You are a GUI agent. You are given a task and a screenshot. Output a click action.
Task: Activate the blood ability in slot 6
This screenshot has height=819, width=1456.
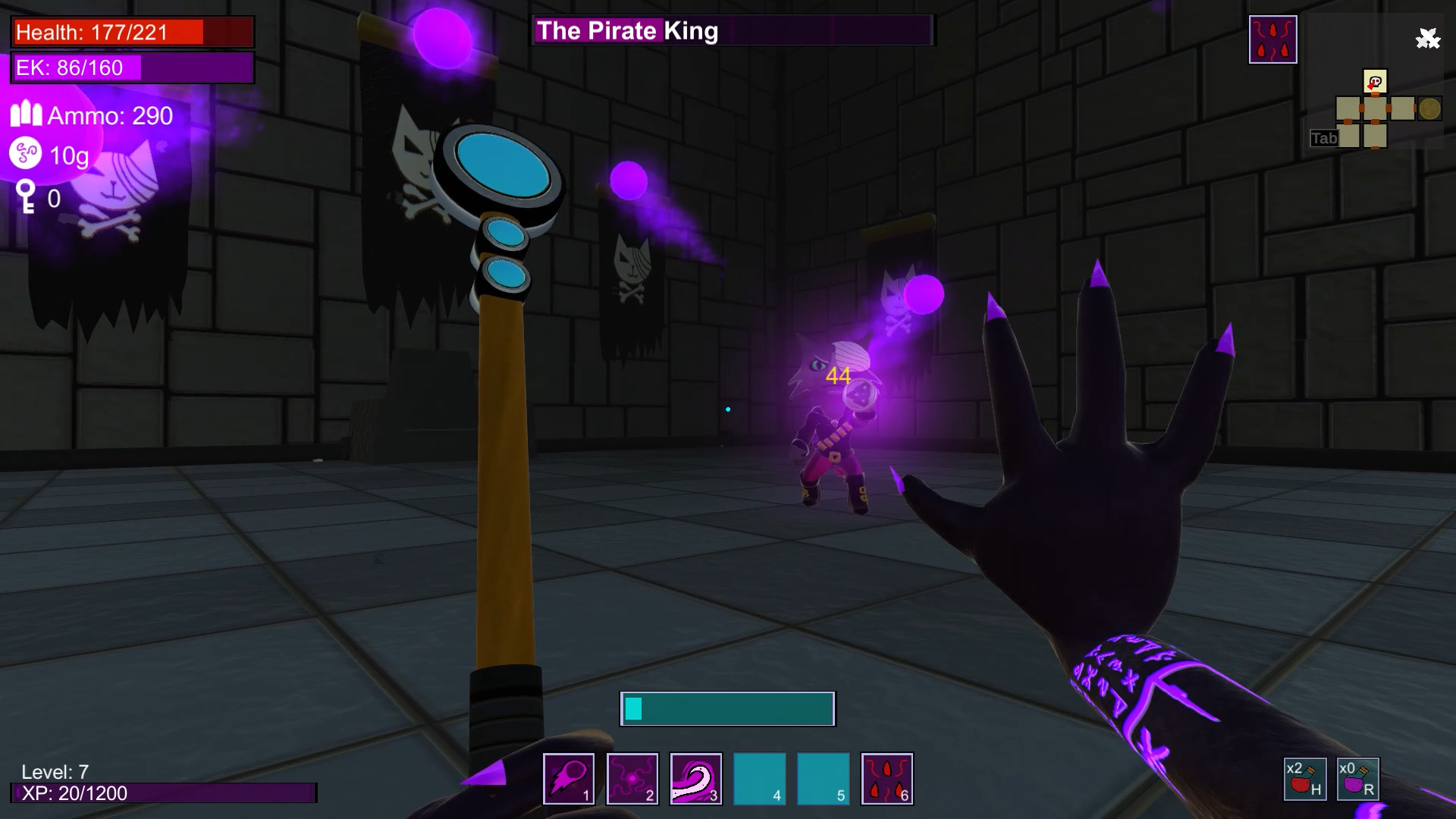click(886, 778)
